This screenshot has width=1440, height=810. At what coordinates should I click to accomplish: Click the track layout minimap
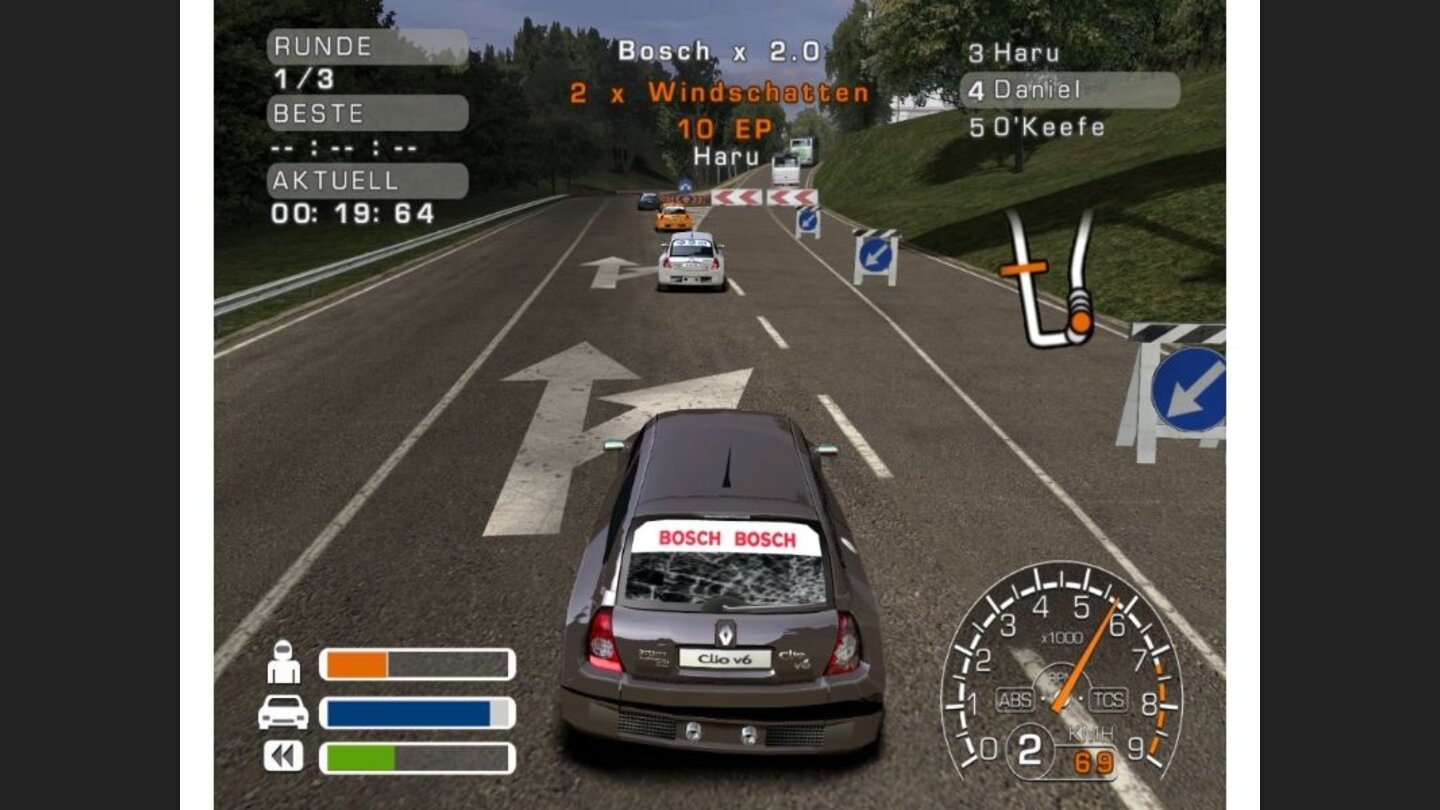(1048, 279)
